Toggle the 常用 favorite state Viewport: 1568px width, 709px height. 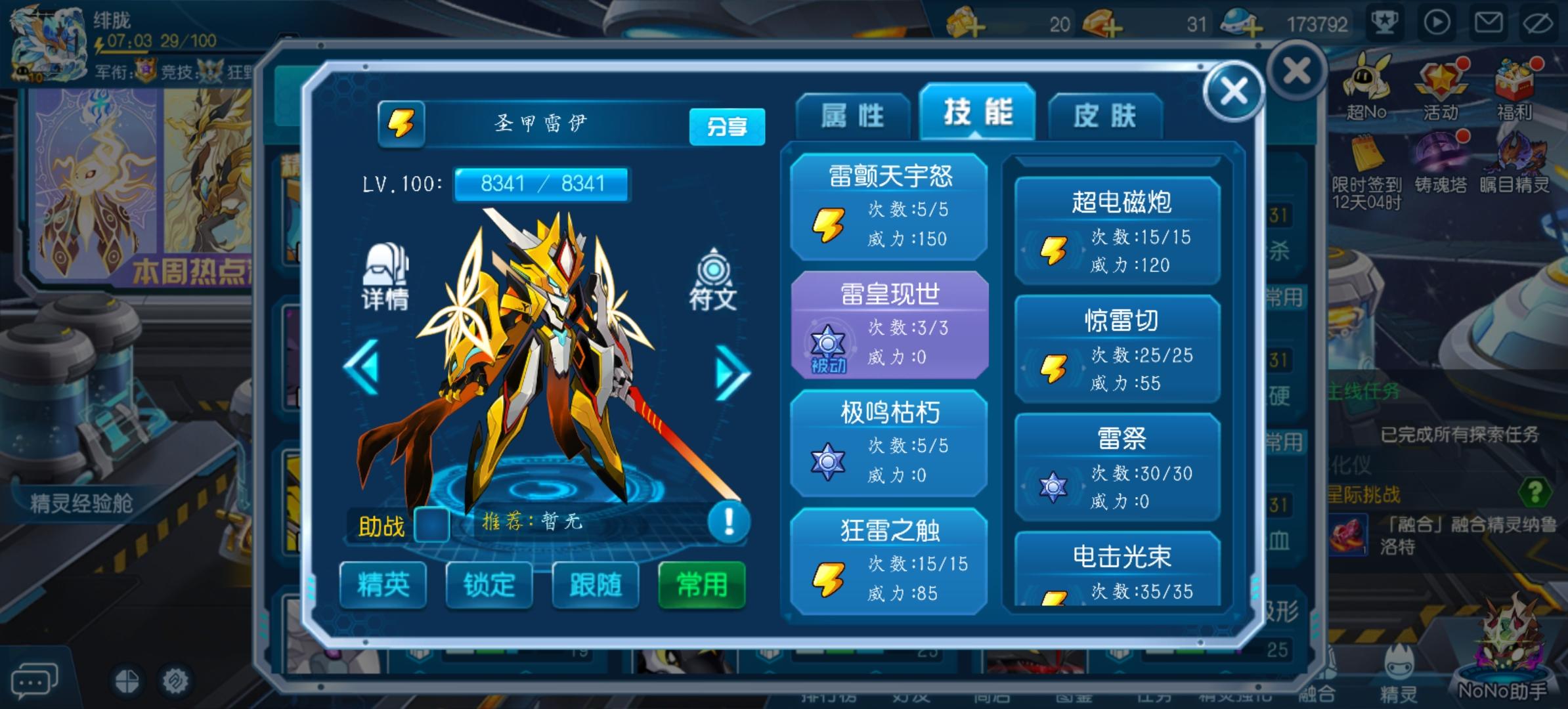(x=702, y=586)
